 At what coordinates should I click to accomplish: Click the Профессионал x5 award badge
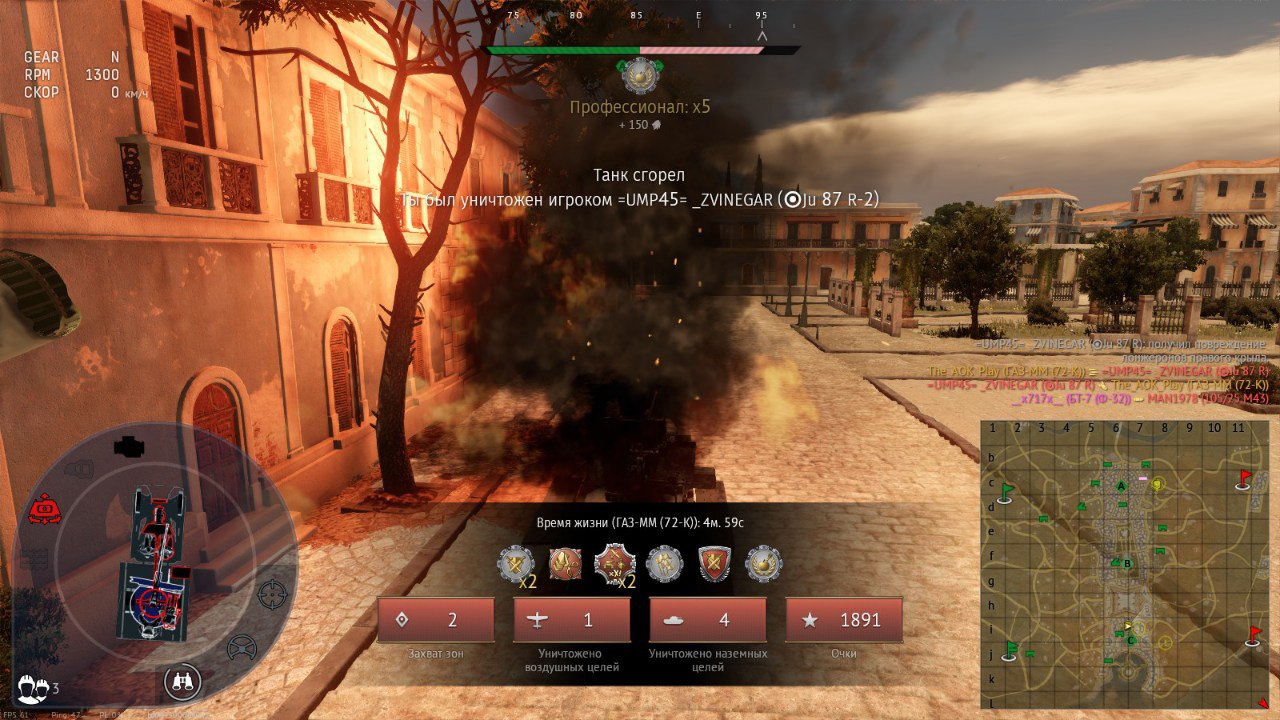coord(640,76)
